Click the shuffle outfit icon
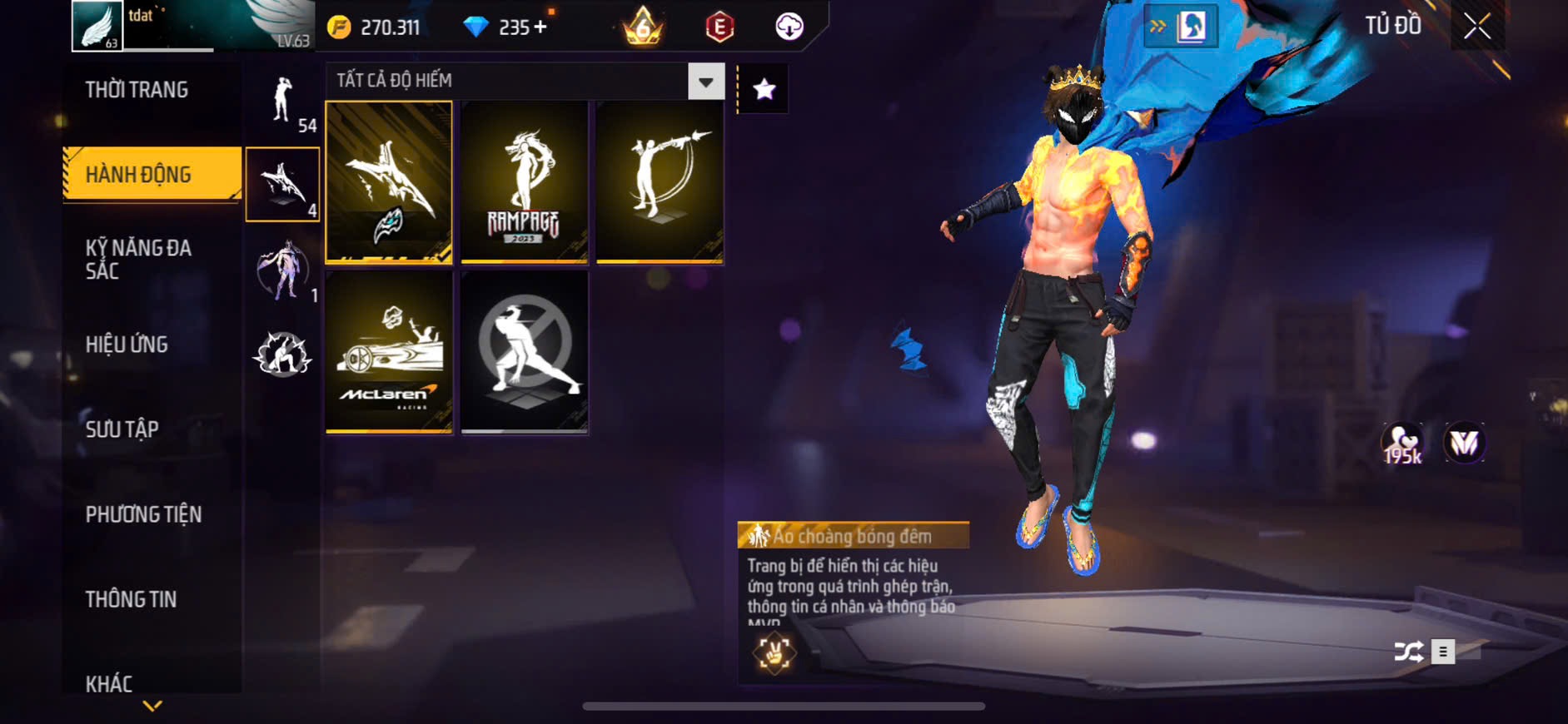The height and width of the screenshot is (724, 1568). coord(1408,652)
